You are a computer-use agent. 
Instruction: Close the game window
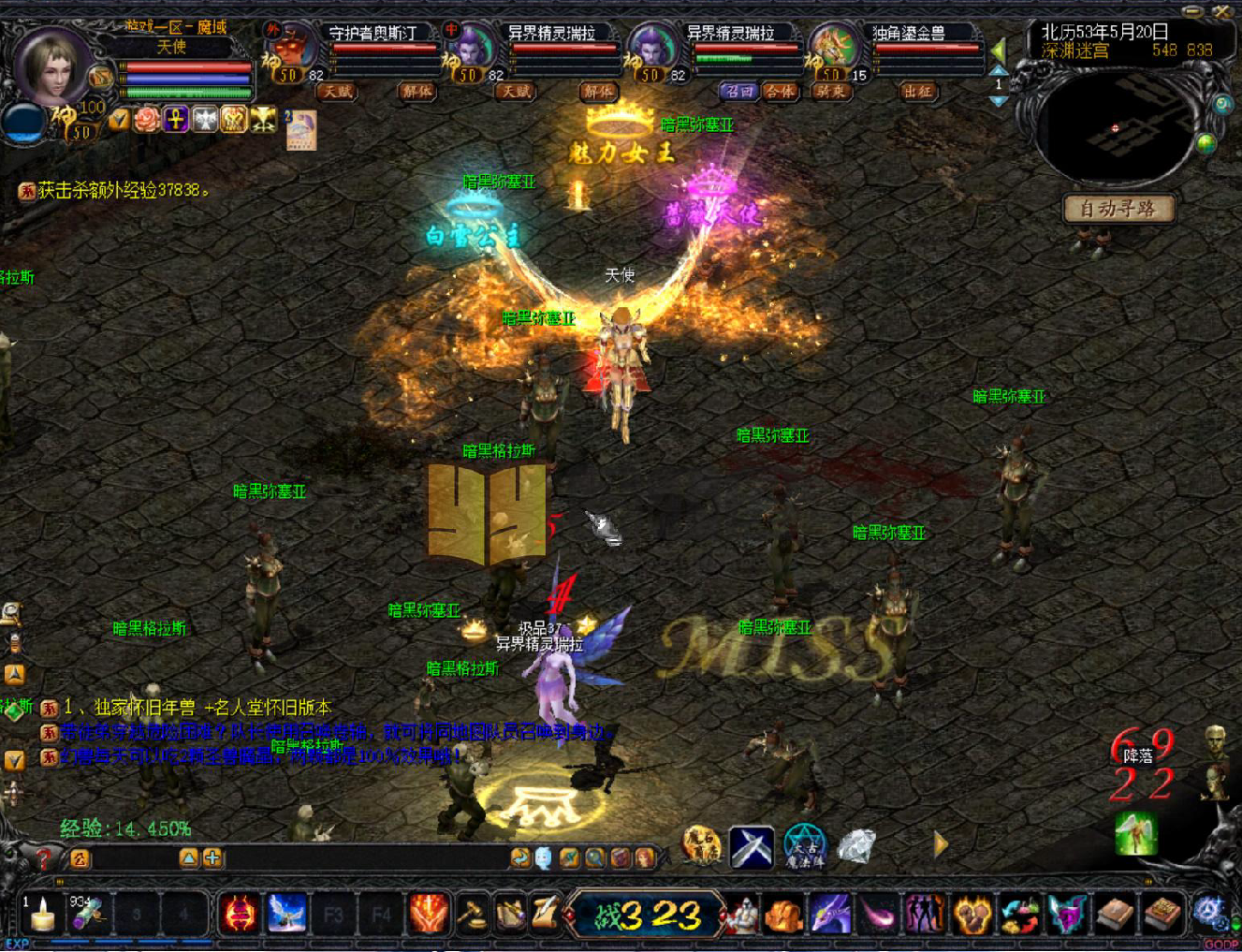coord(1221,11)
